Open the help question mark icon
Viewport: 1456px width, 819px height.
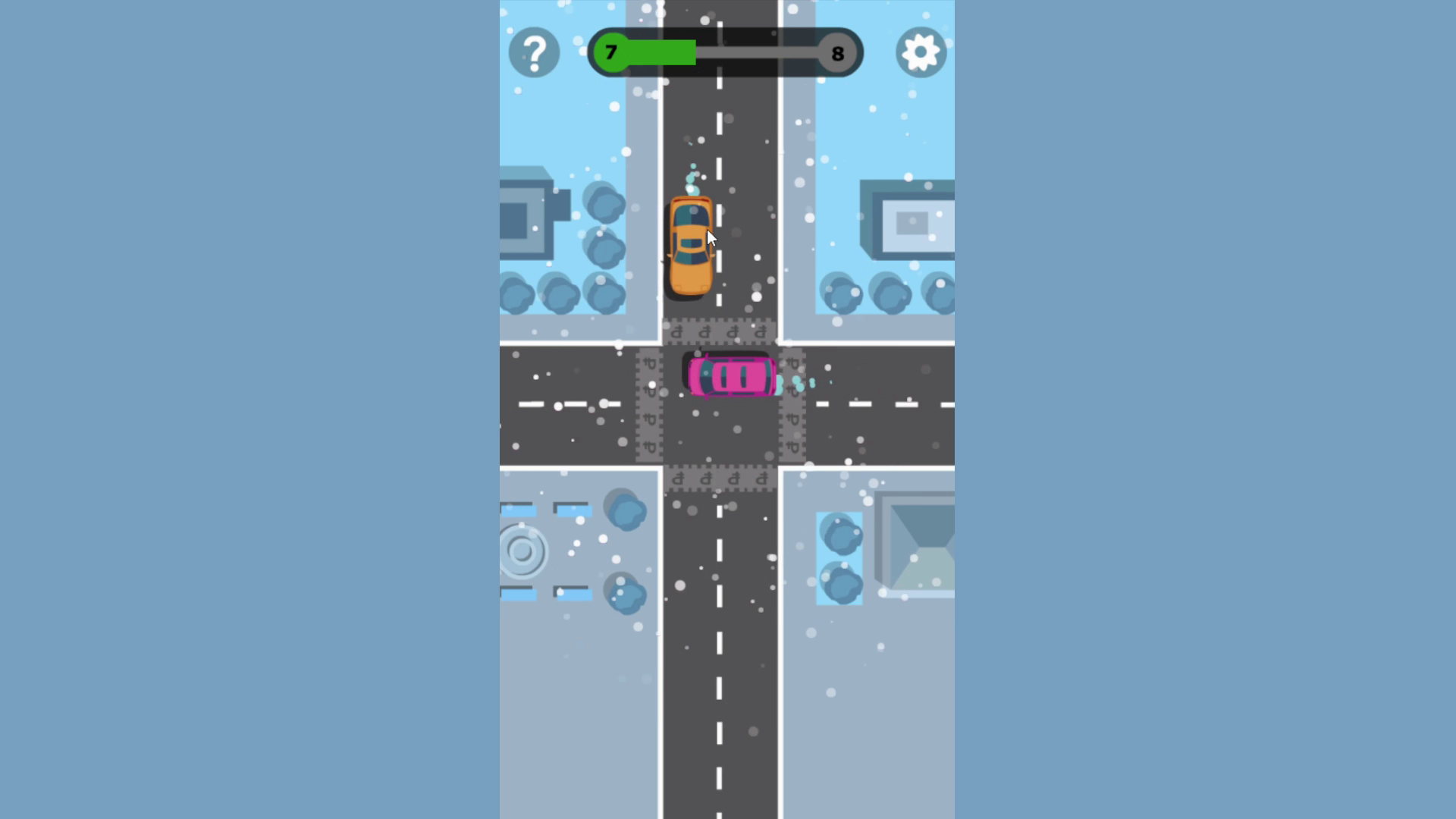(x=535, y=52)
